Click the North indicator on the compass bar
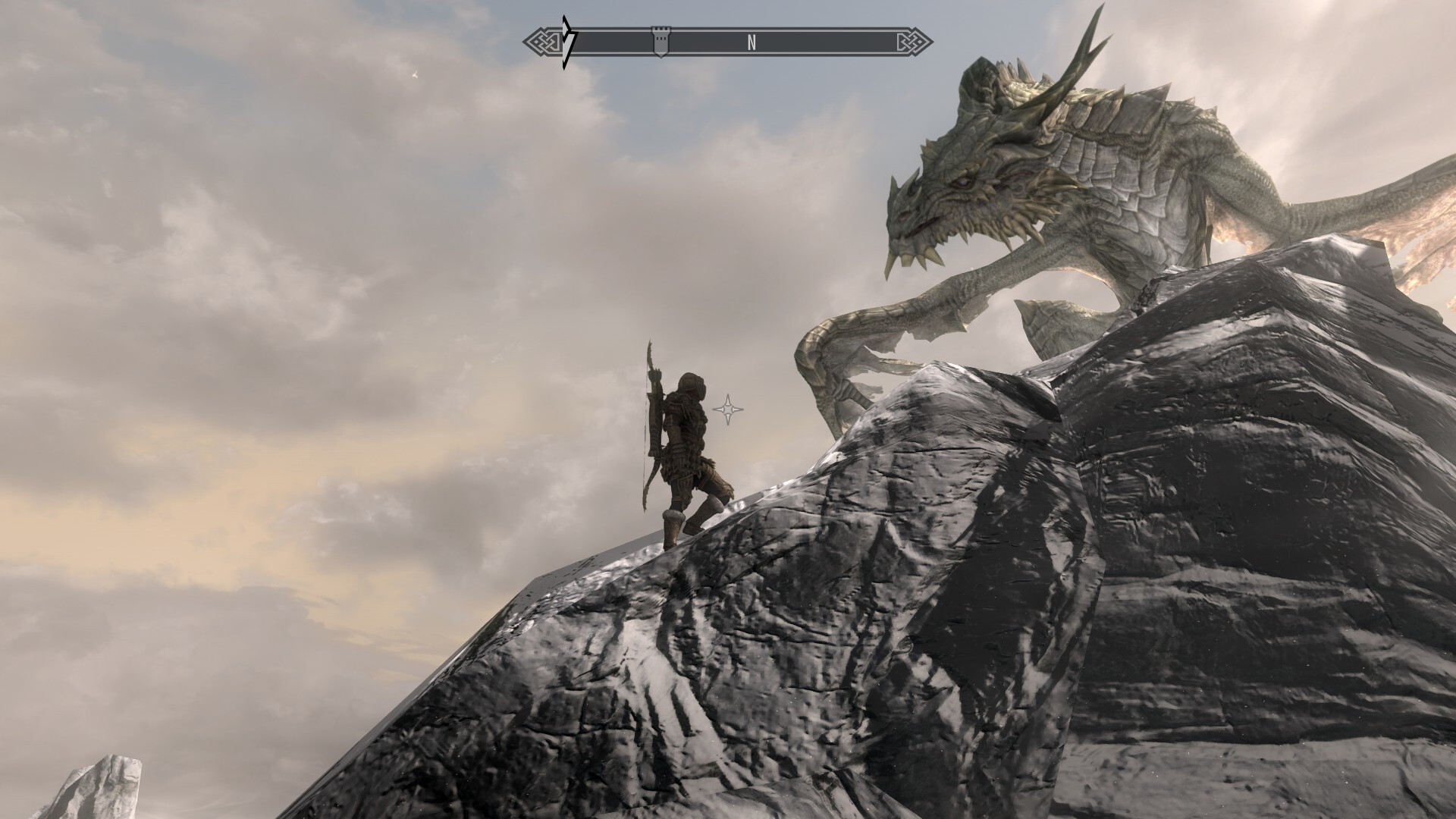 pos(752,43)
